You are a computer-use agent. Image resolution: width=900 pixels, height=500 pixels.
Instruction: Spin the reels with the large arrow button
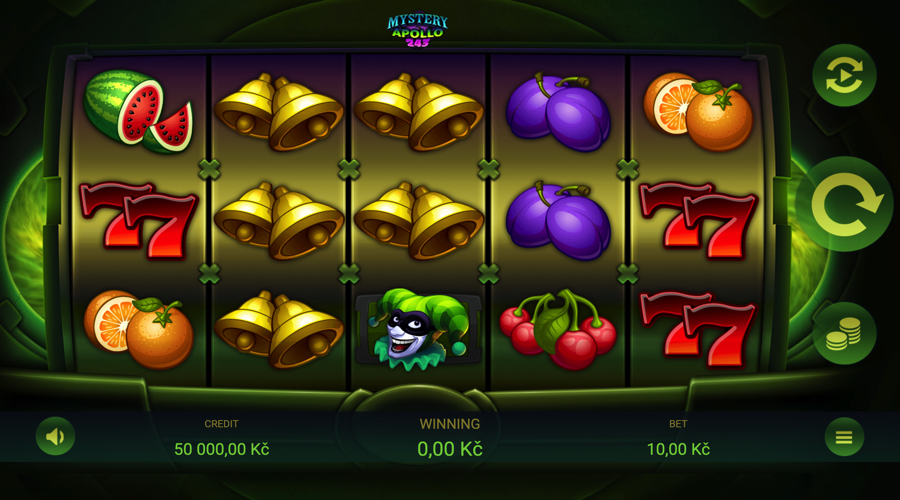pyautogui.click(x=845, y=204)
